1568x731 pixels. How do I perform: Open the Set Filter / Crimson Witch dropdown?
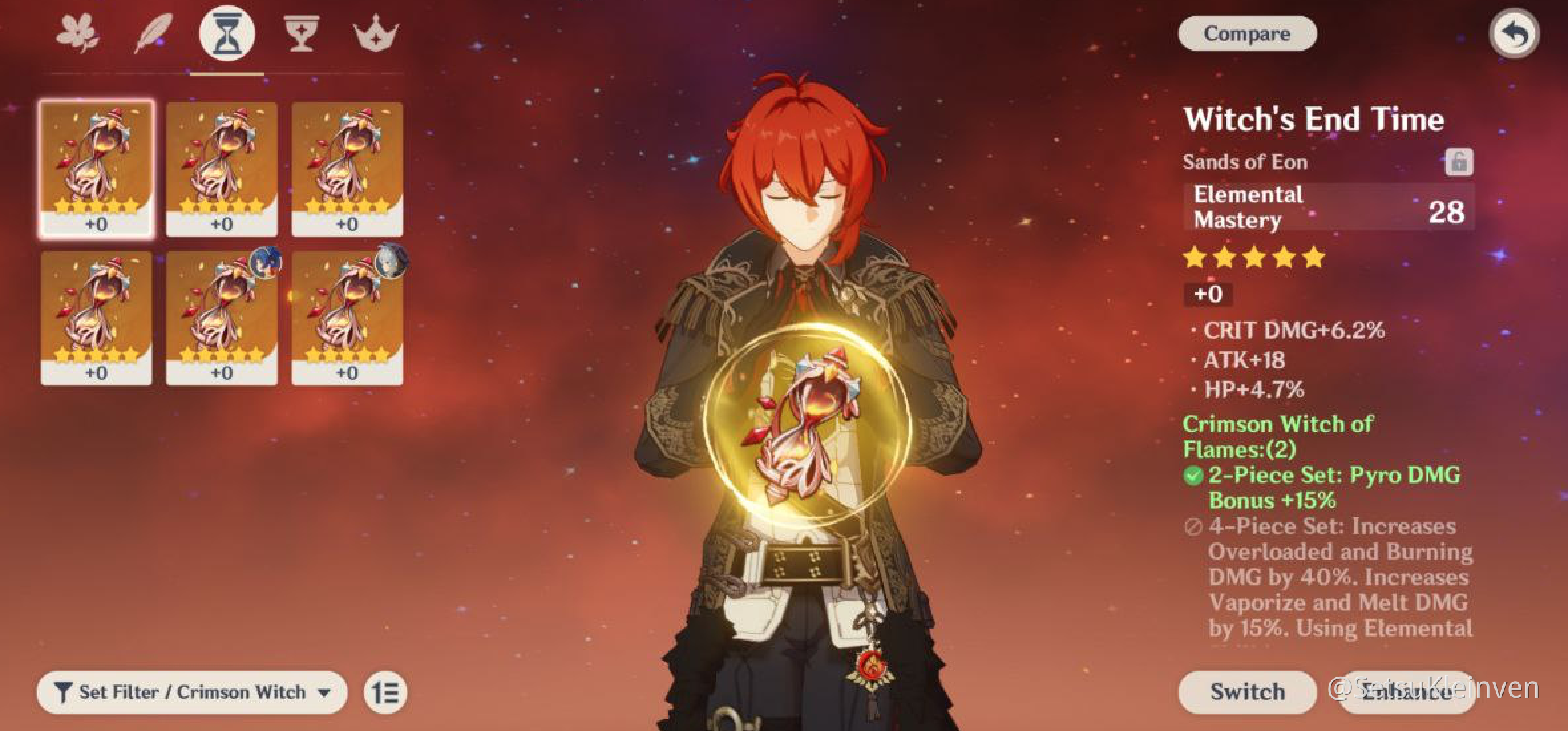pyautogui.click(x=324, y=691)
